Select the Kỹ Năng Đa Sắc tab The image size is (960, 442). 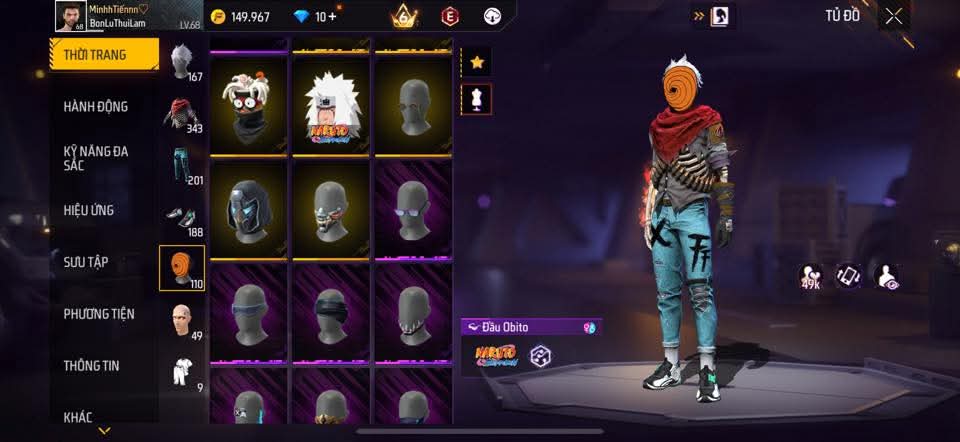(x=97, y=158)
